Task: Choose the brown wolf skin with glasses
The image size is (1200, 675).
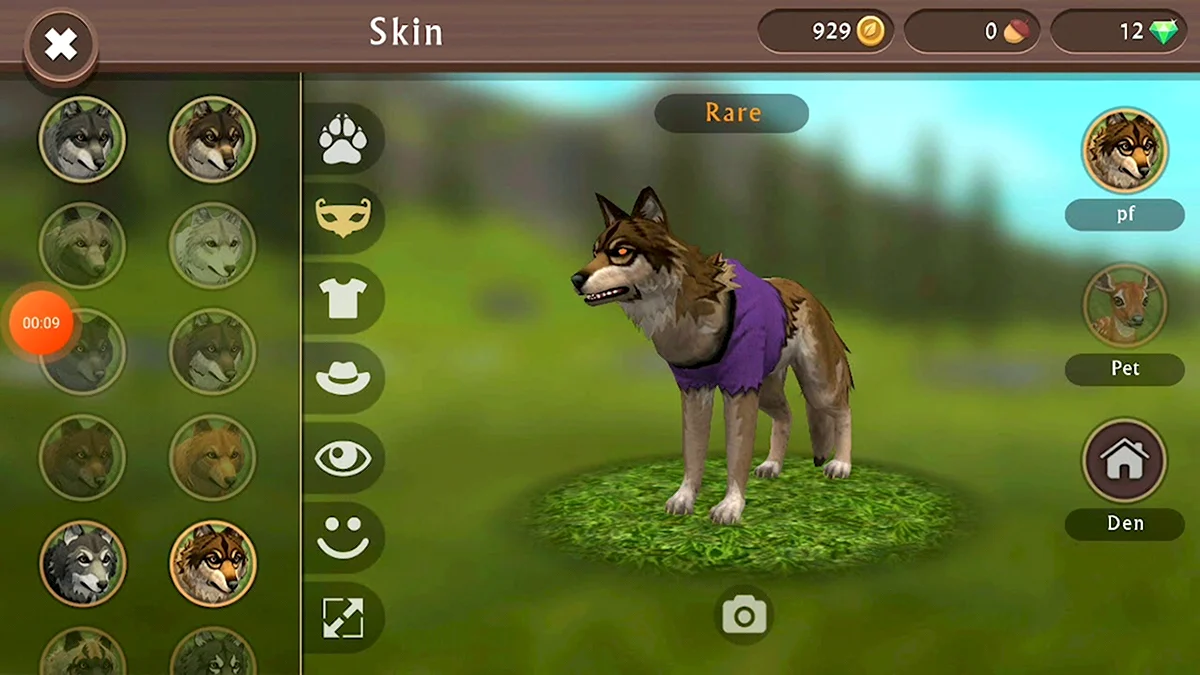Action: [x=213, y=563]
